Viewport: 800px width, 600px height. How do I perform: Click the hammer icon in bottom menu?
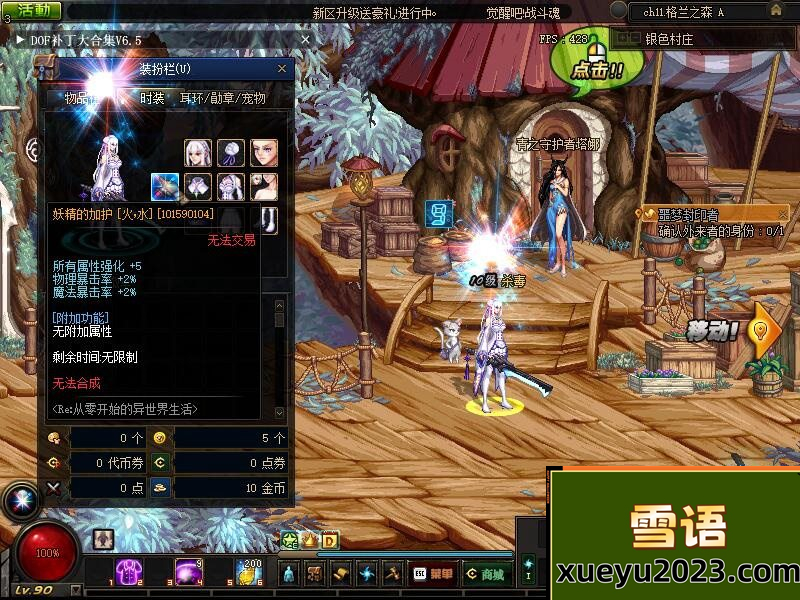click(391, 574)
